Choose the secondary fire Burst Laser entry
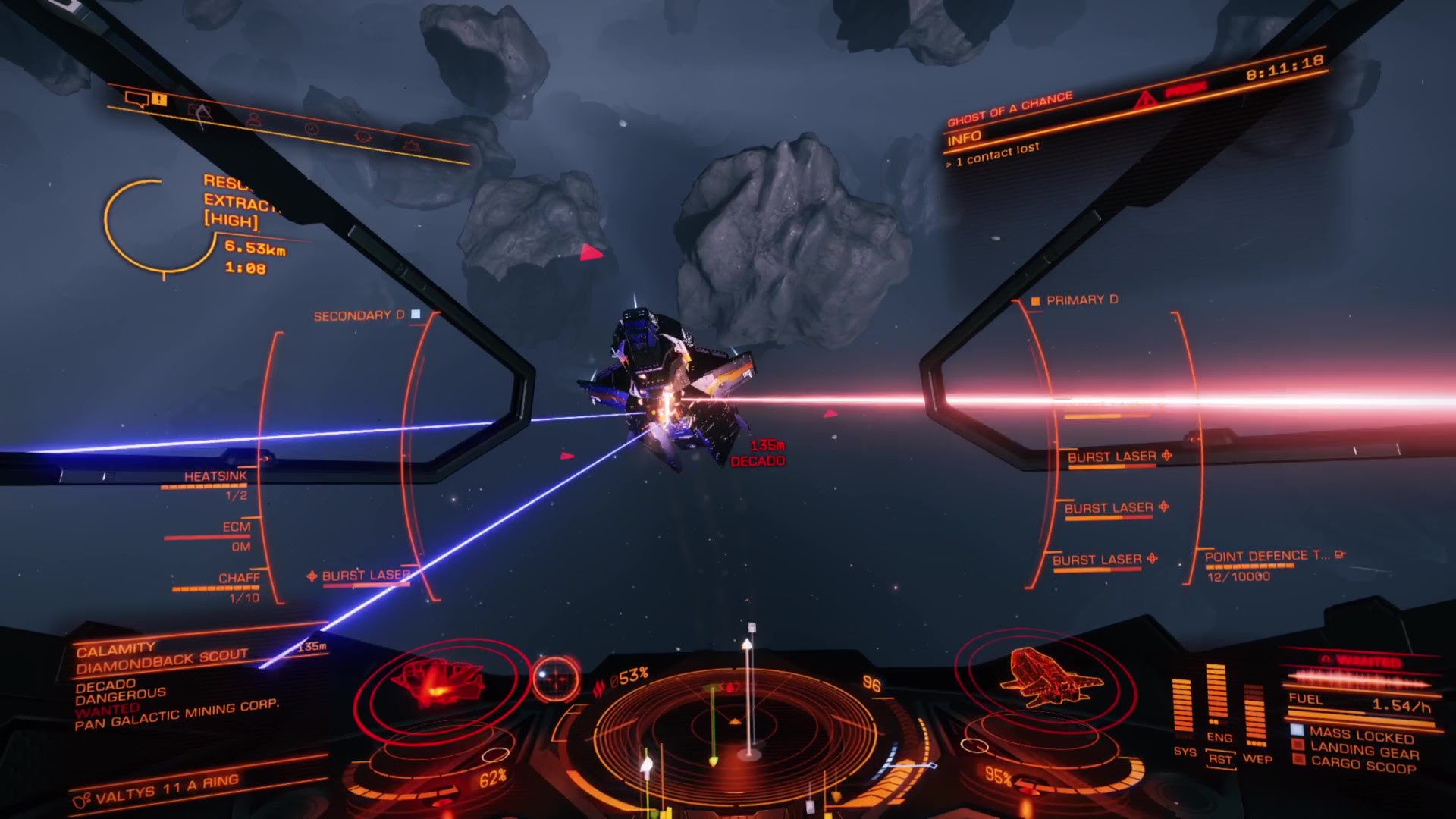 365,576
